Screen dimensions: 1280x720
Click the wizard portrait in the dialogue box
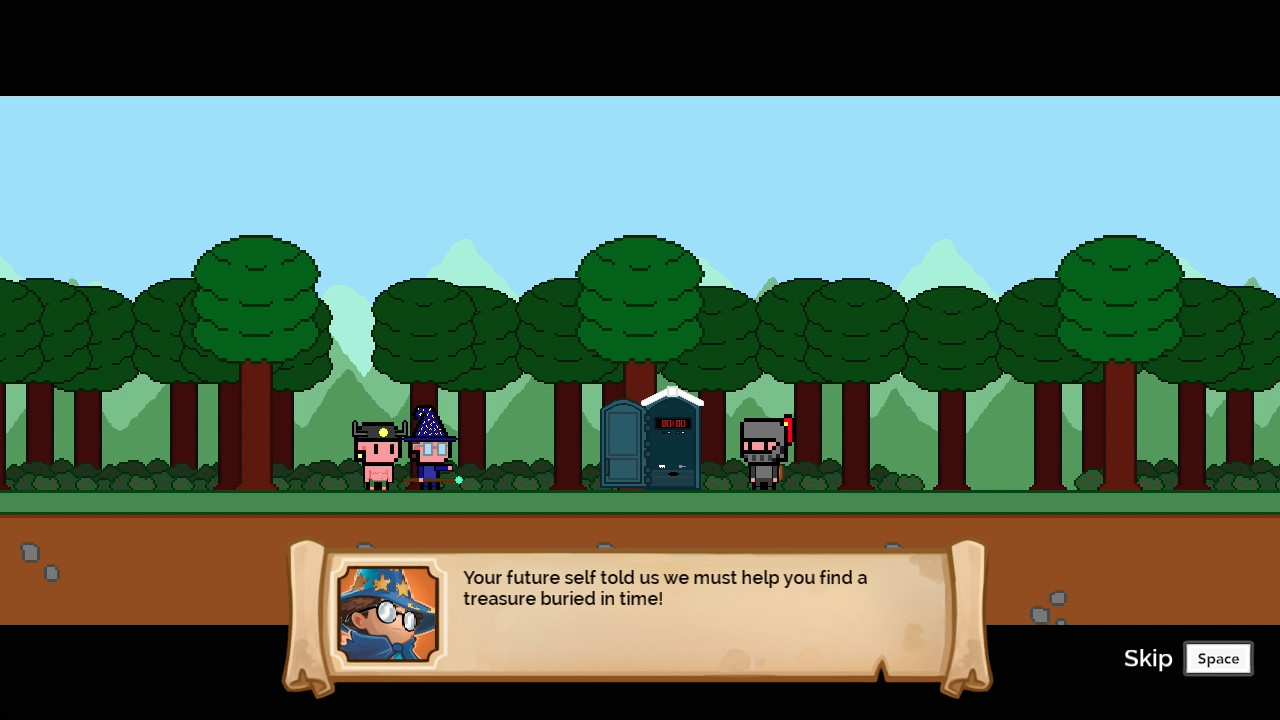[390, 614]
